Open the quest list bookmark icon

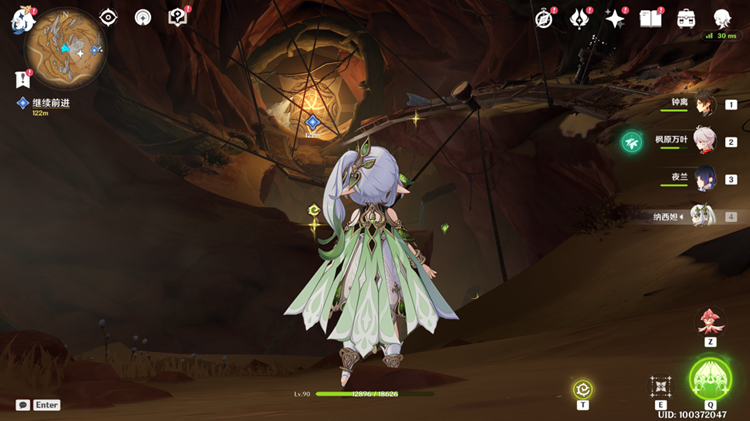tap(22, 79)
